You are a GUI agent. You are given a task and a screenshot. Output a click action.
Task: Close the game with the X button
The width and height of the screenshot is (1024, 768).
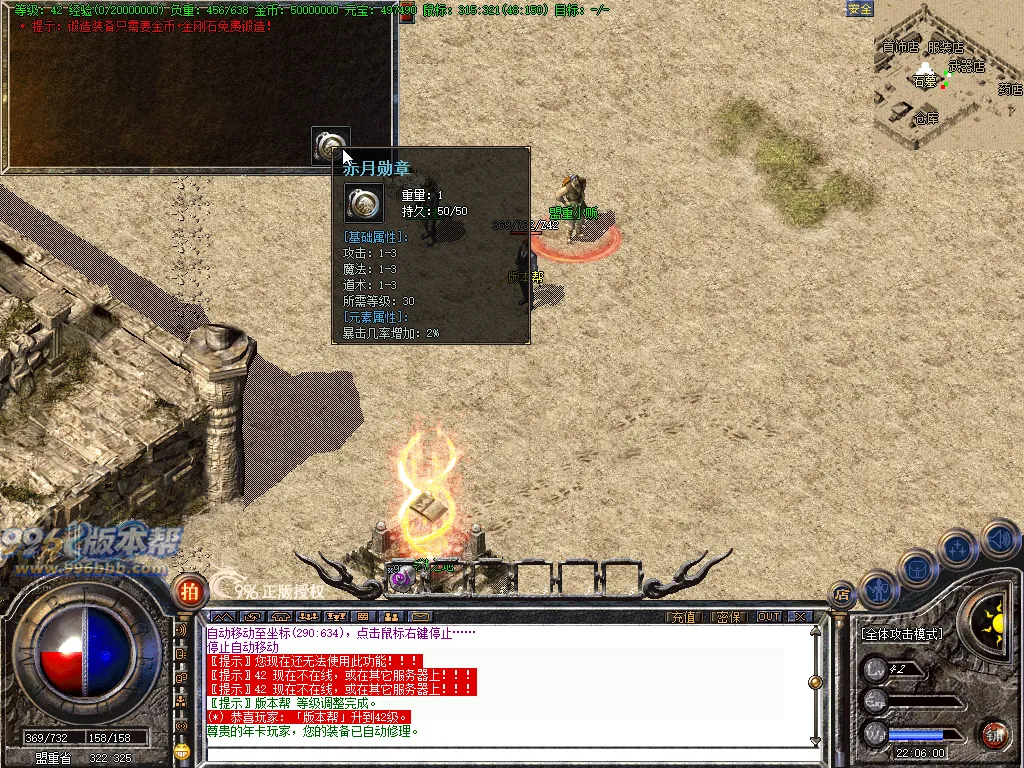pyautogui.click(x=798, y=617)
